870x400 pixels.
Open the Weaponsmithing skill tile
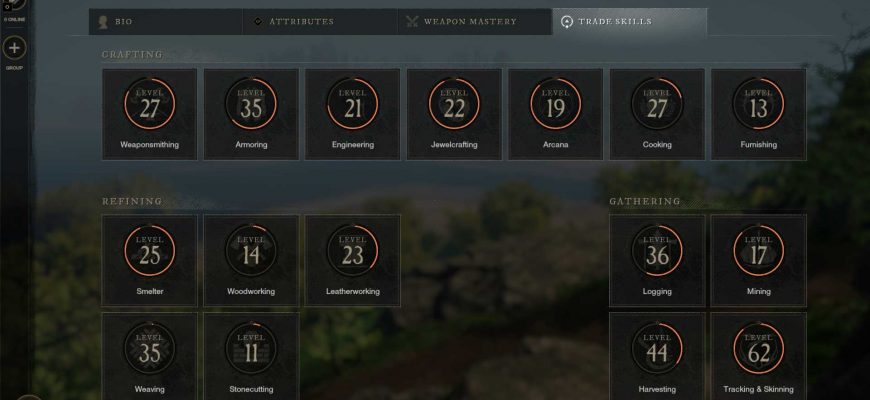pyautogui.click(x=150, y=113)
